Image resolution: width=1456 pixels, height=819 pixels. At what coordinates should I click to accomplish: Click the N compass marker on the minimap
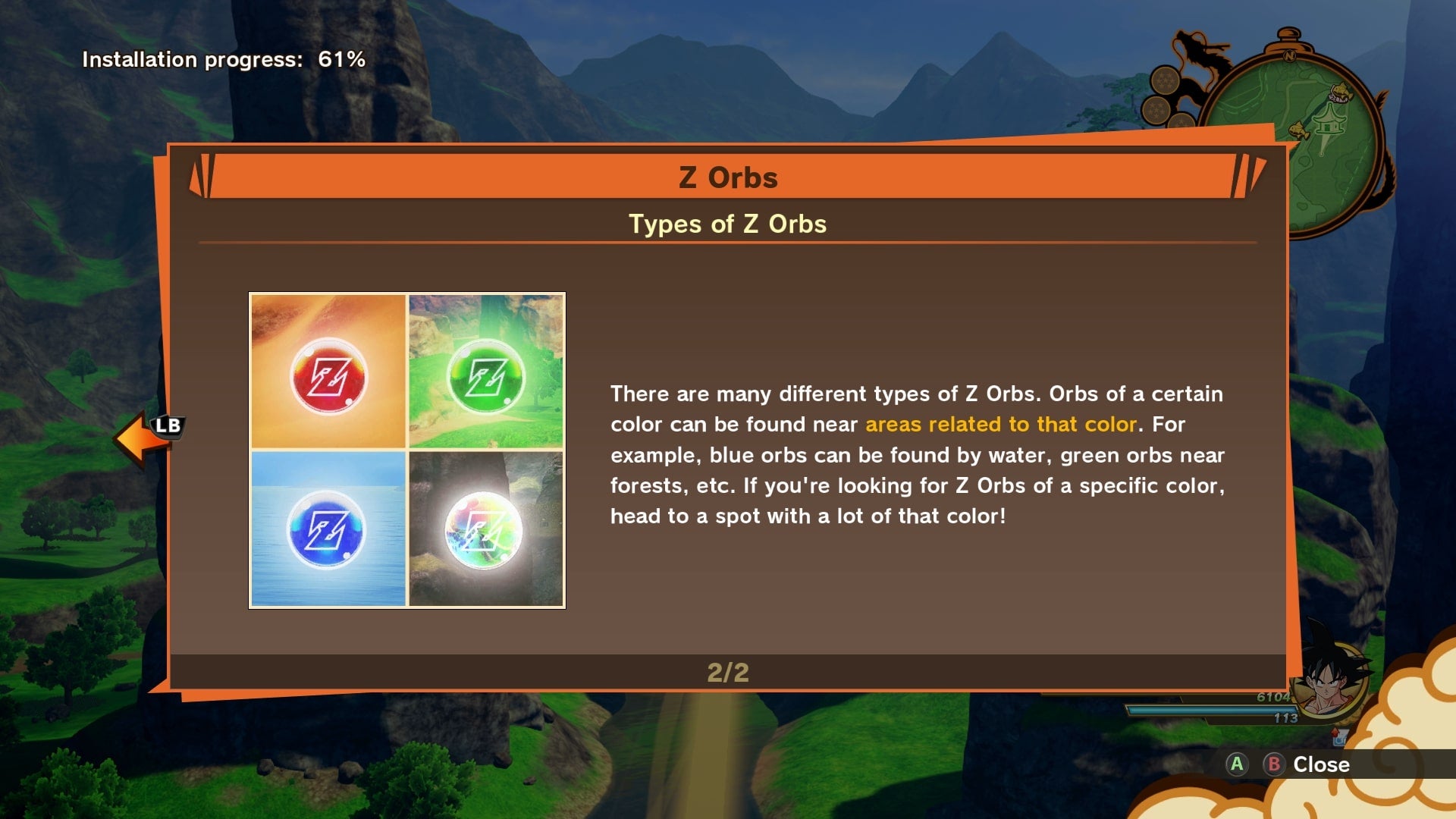(x=1290, y=55)
